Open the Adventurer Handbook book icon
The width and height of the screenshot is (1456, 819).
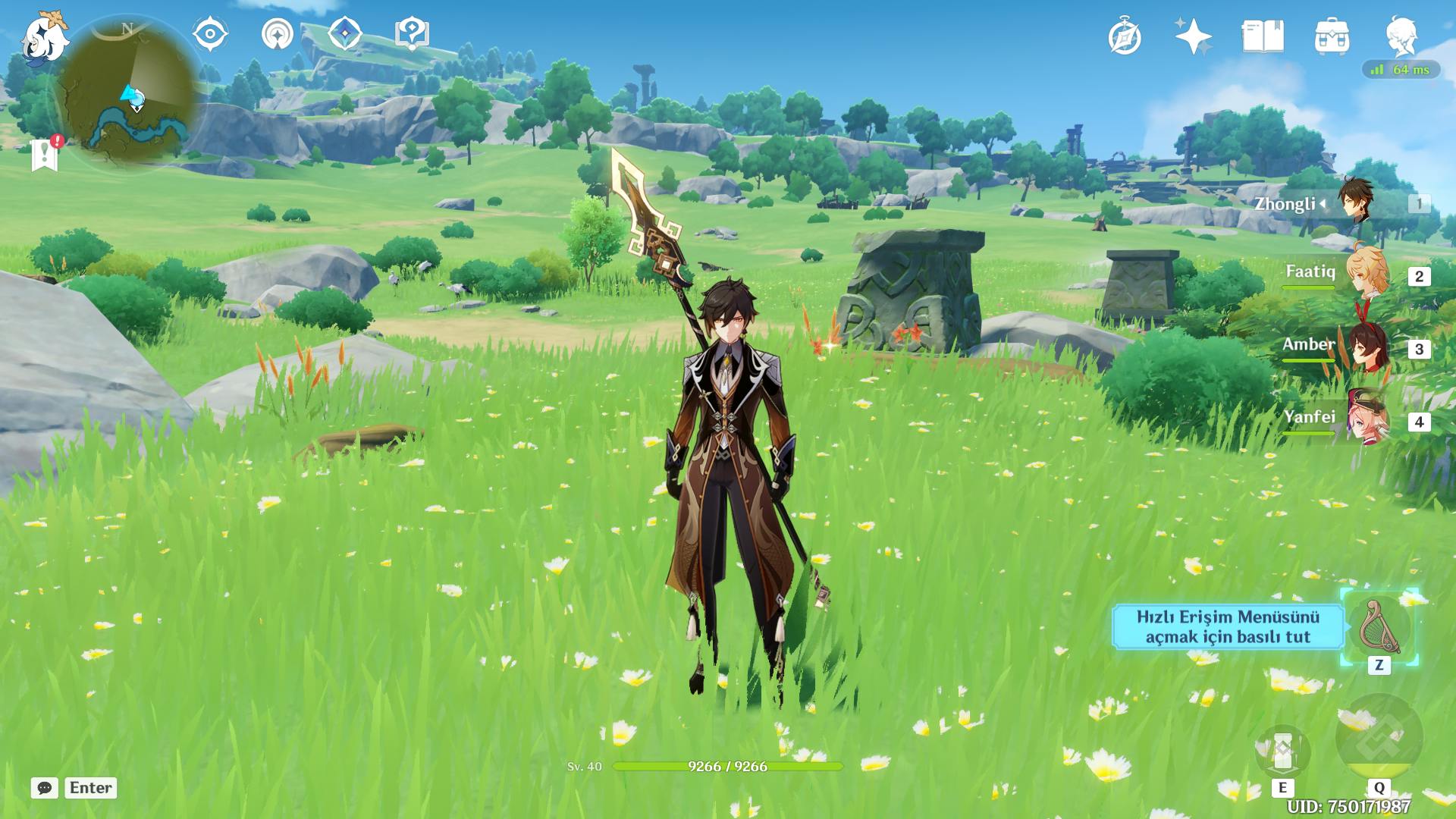tap(1263, 37)
